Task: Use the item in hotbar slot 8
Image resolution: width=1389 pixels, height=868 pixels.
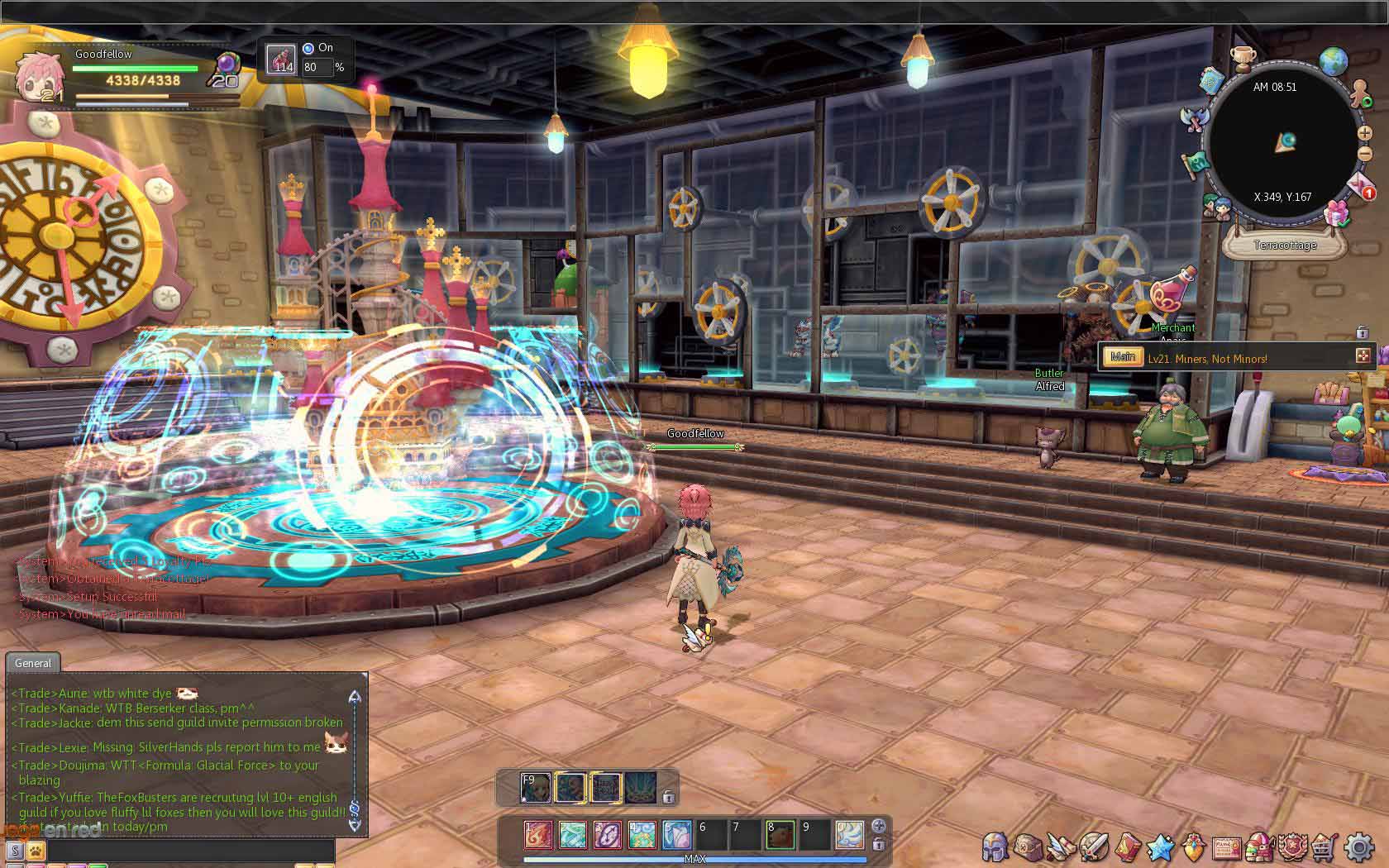Action: [780, 833]
